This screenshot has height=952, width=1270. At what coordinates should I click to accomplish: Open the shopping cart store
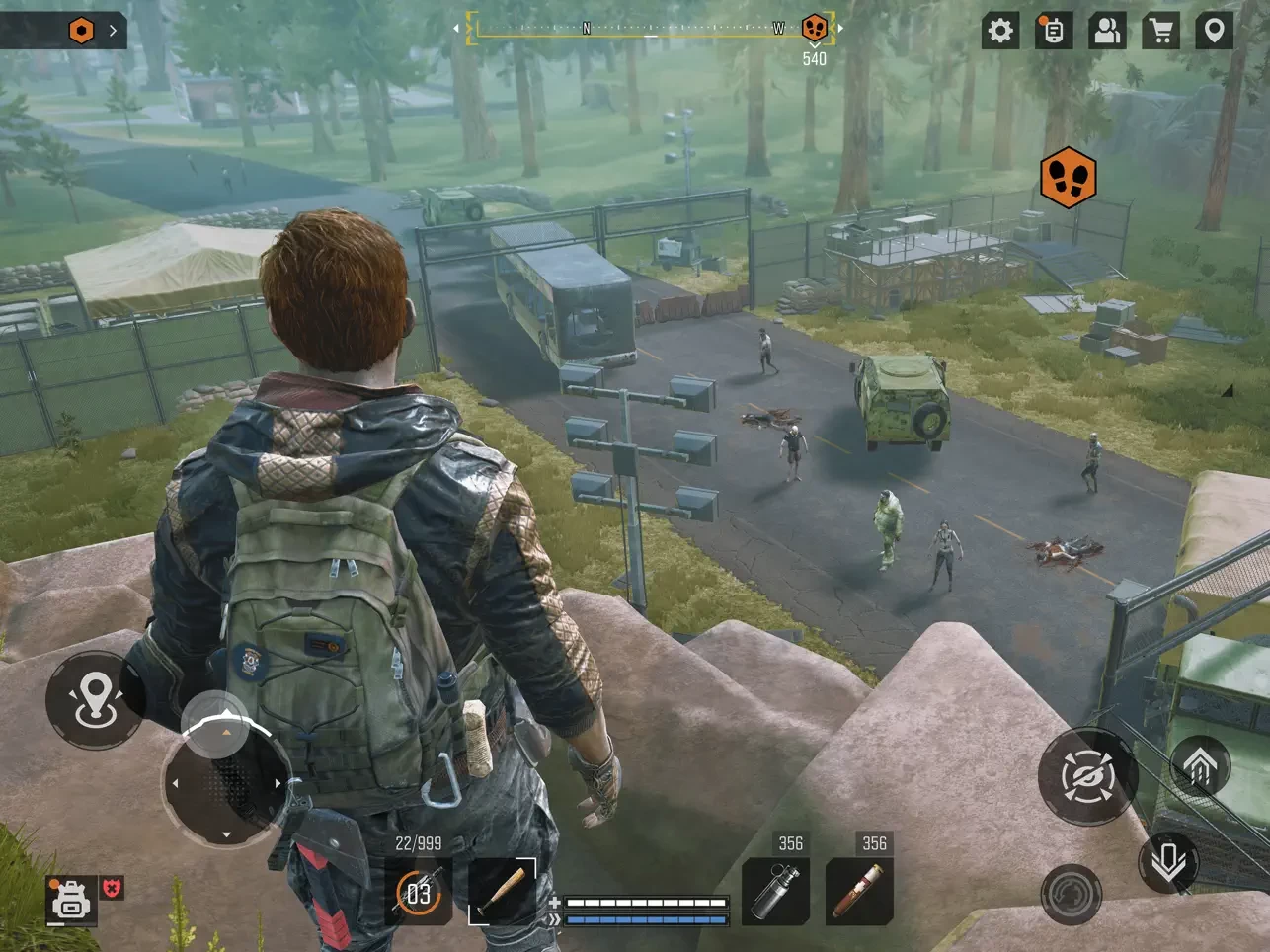(x=1161, y=31)
